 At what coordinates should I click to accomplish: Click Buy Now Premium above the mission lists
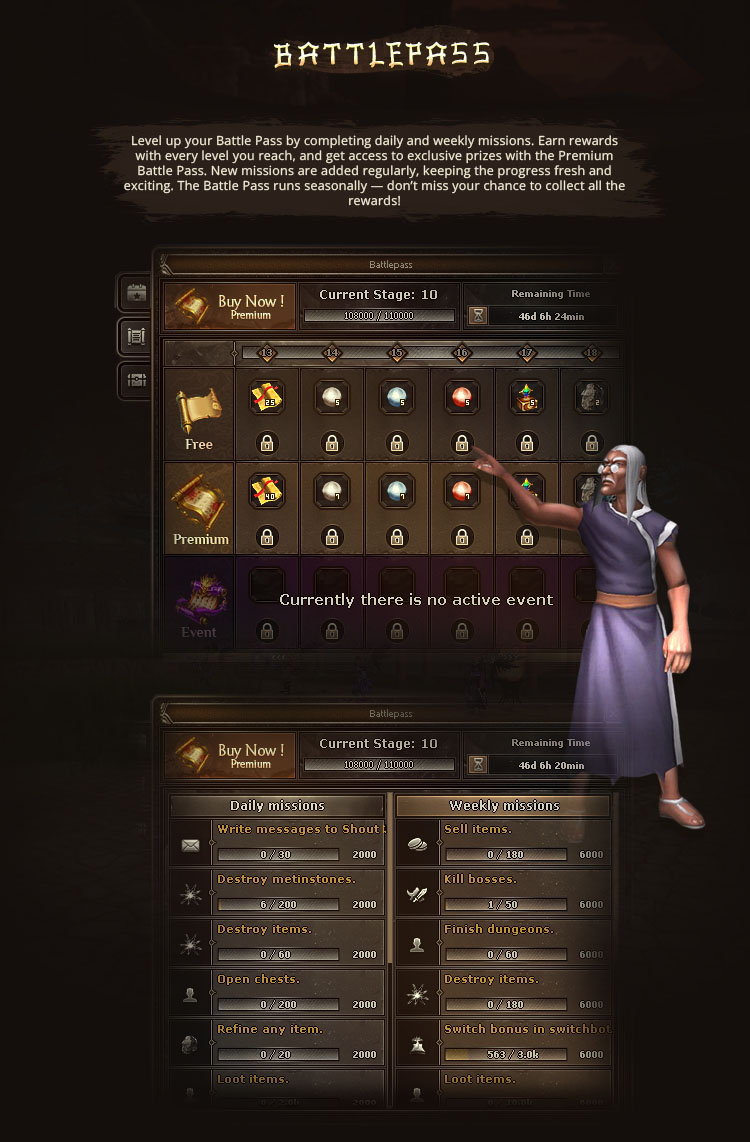tap(230, 755)
